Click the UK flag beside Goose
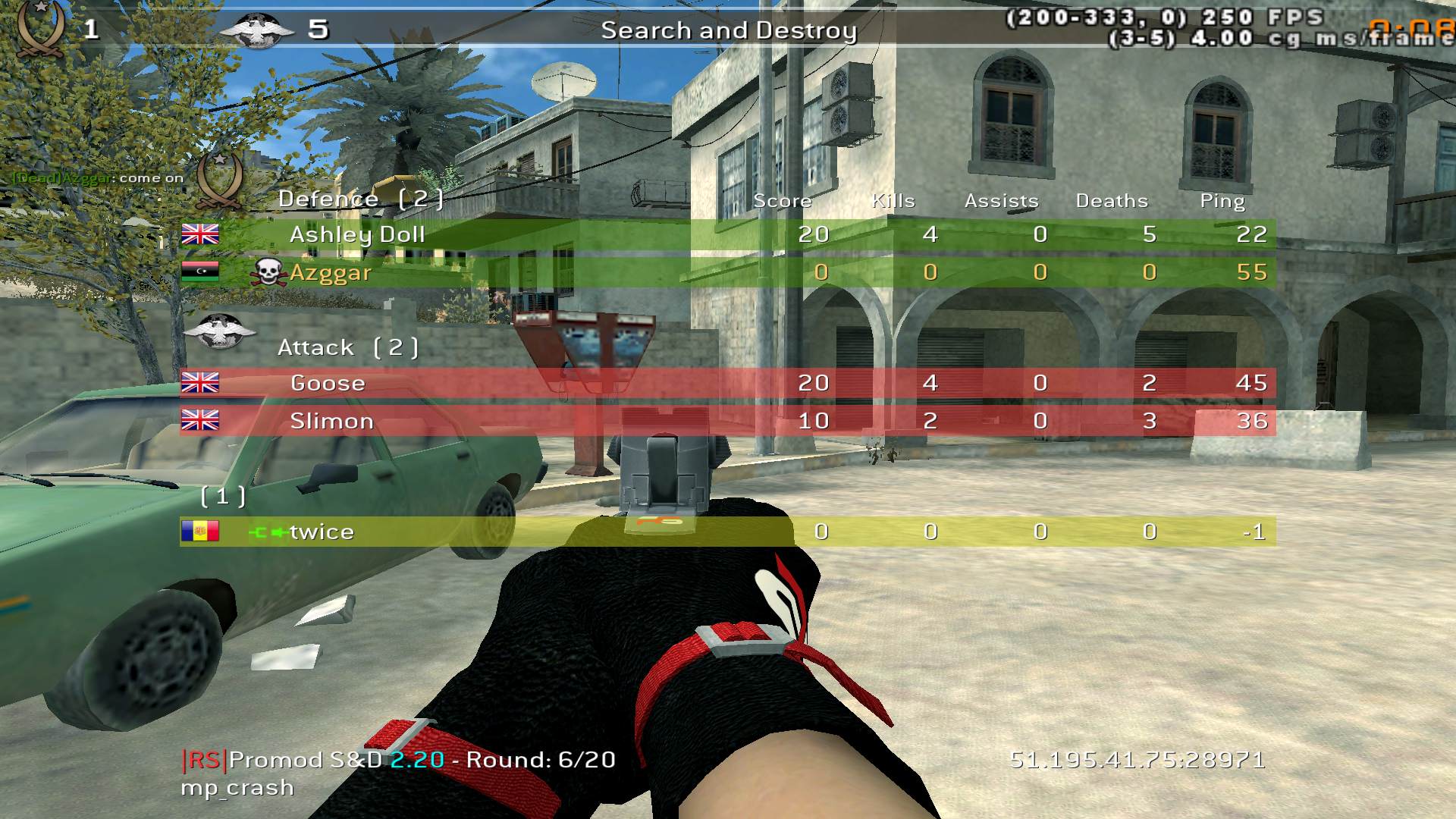Viewport: 1456px width, 819px height. coord(201,382)
